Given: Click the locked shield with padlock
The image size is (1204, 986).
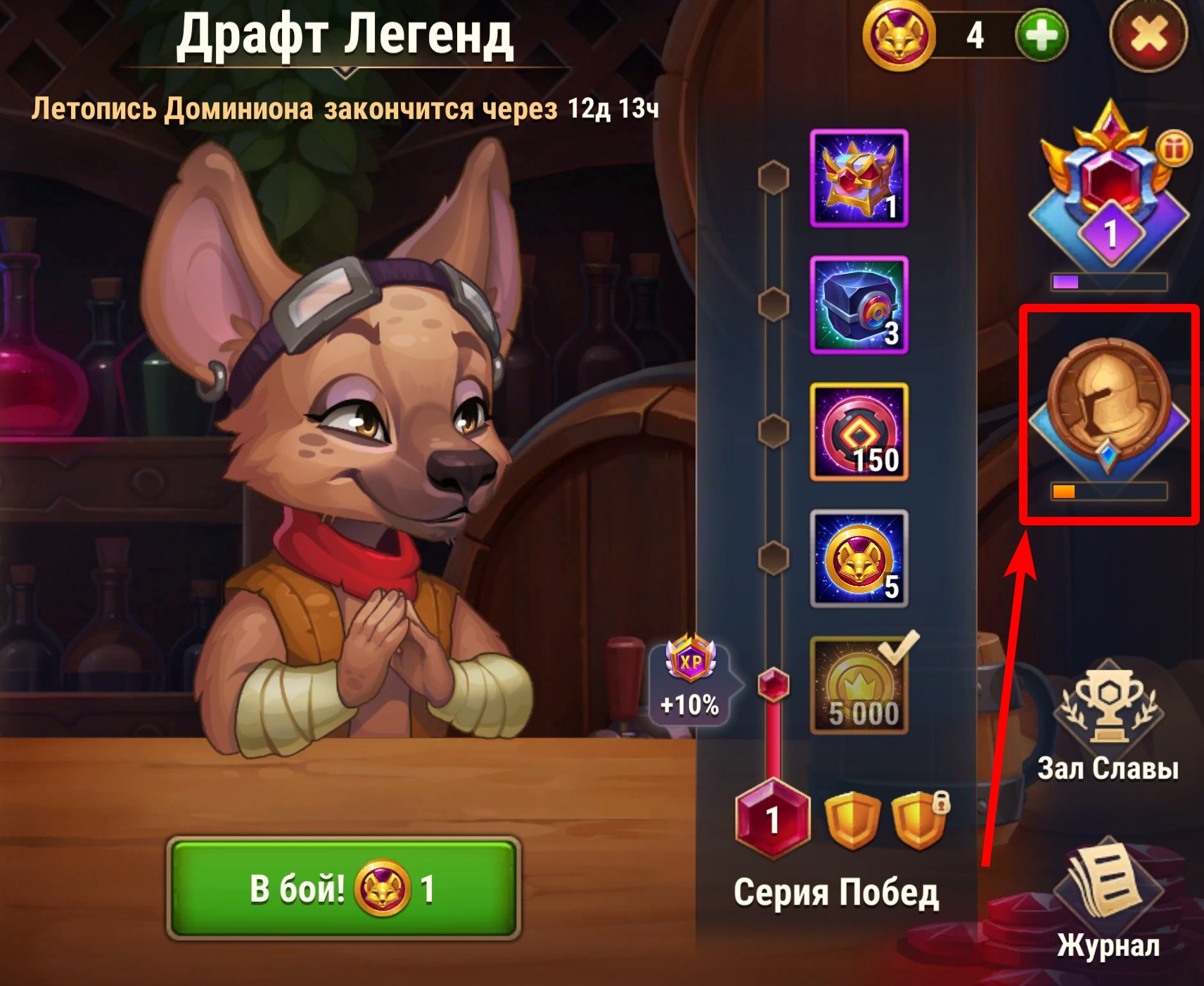Looking at the screenshot, I should (918, 820).
